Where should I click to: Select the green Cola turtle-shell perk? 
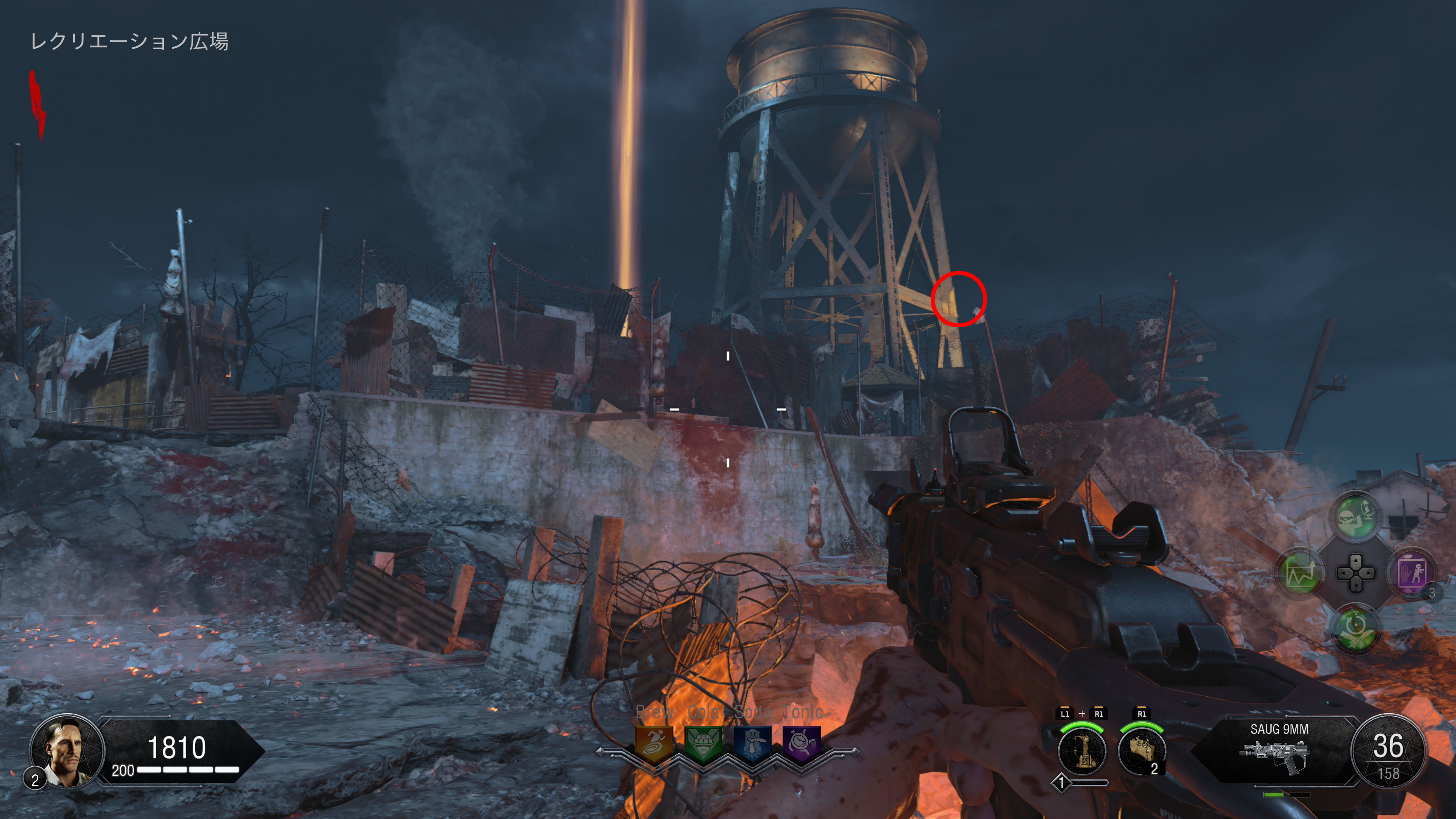pos(703,743)
